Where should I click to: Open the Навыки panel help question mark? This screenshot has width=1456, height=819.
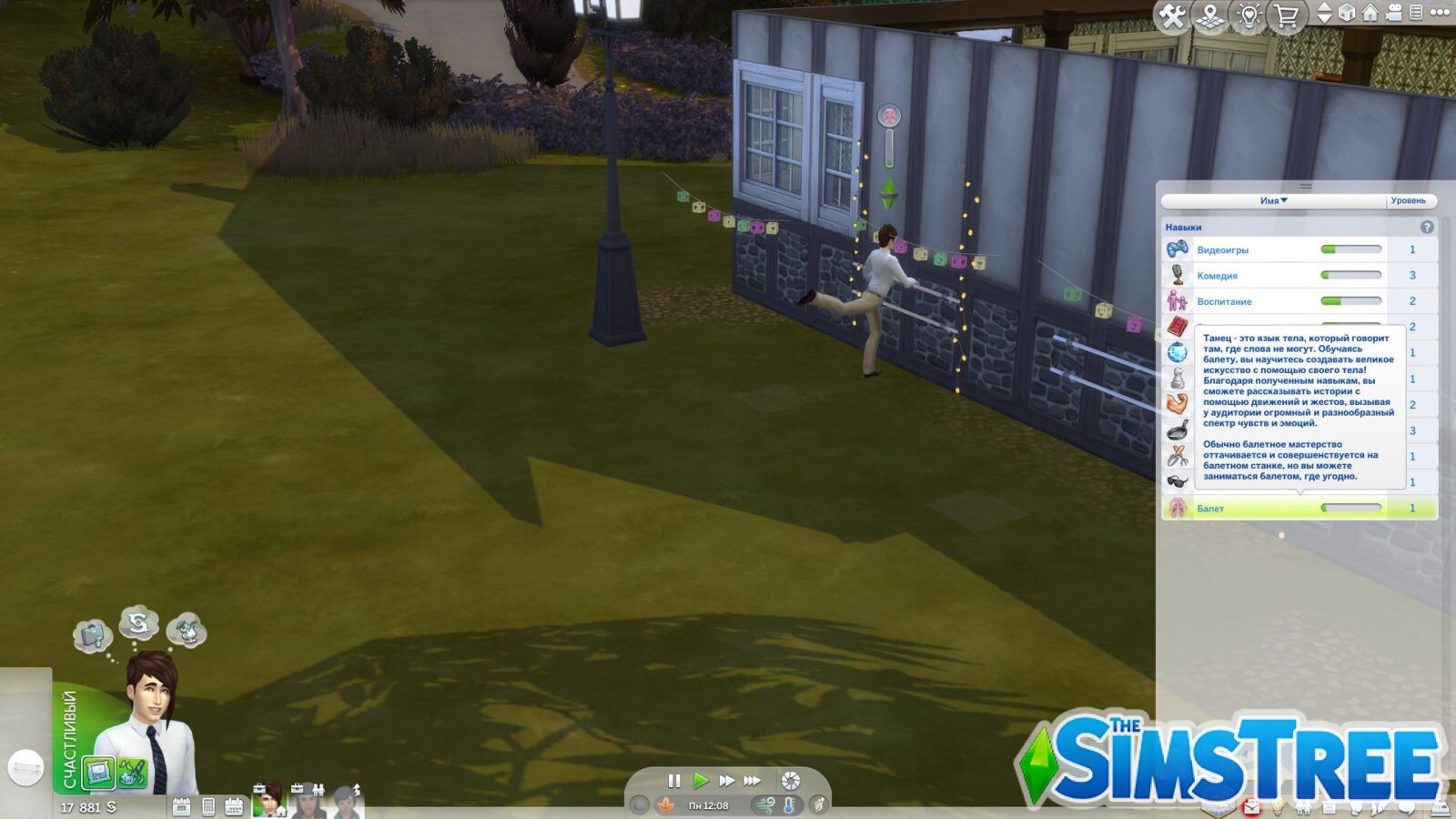[1427, 227]
